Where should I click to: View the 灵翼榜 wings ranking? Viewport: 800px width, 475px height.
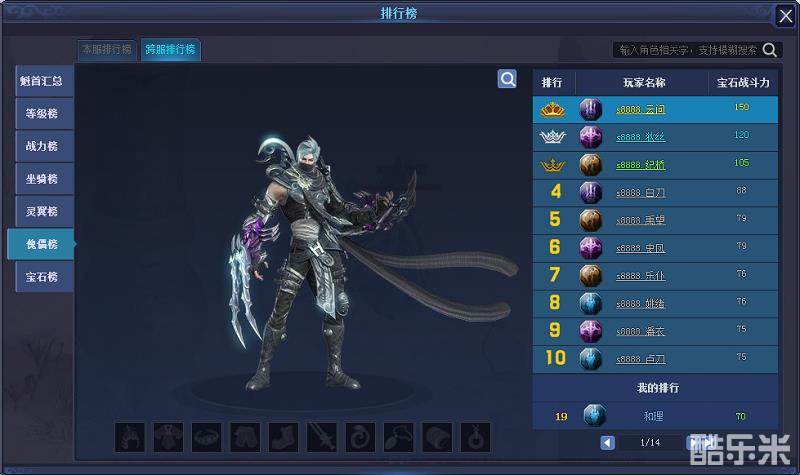(41, 211)
